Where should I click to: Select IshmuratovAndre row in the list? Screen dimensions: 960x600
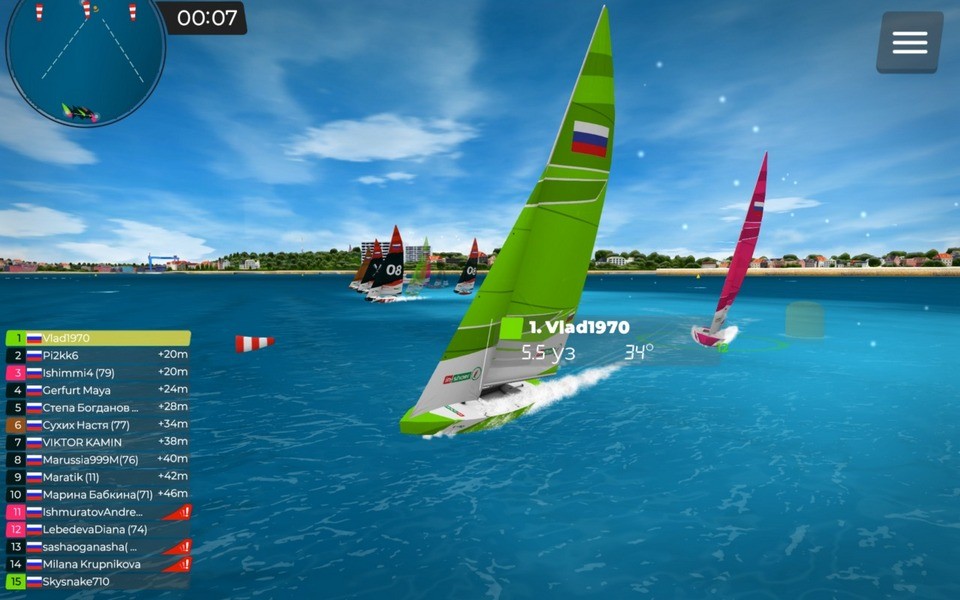click(x=98, y=512)
